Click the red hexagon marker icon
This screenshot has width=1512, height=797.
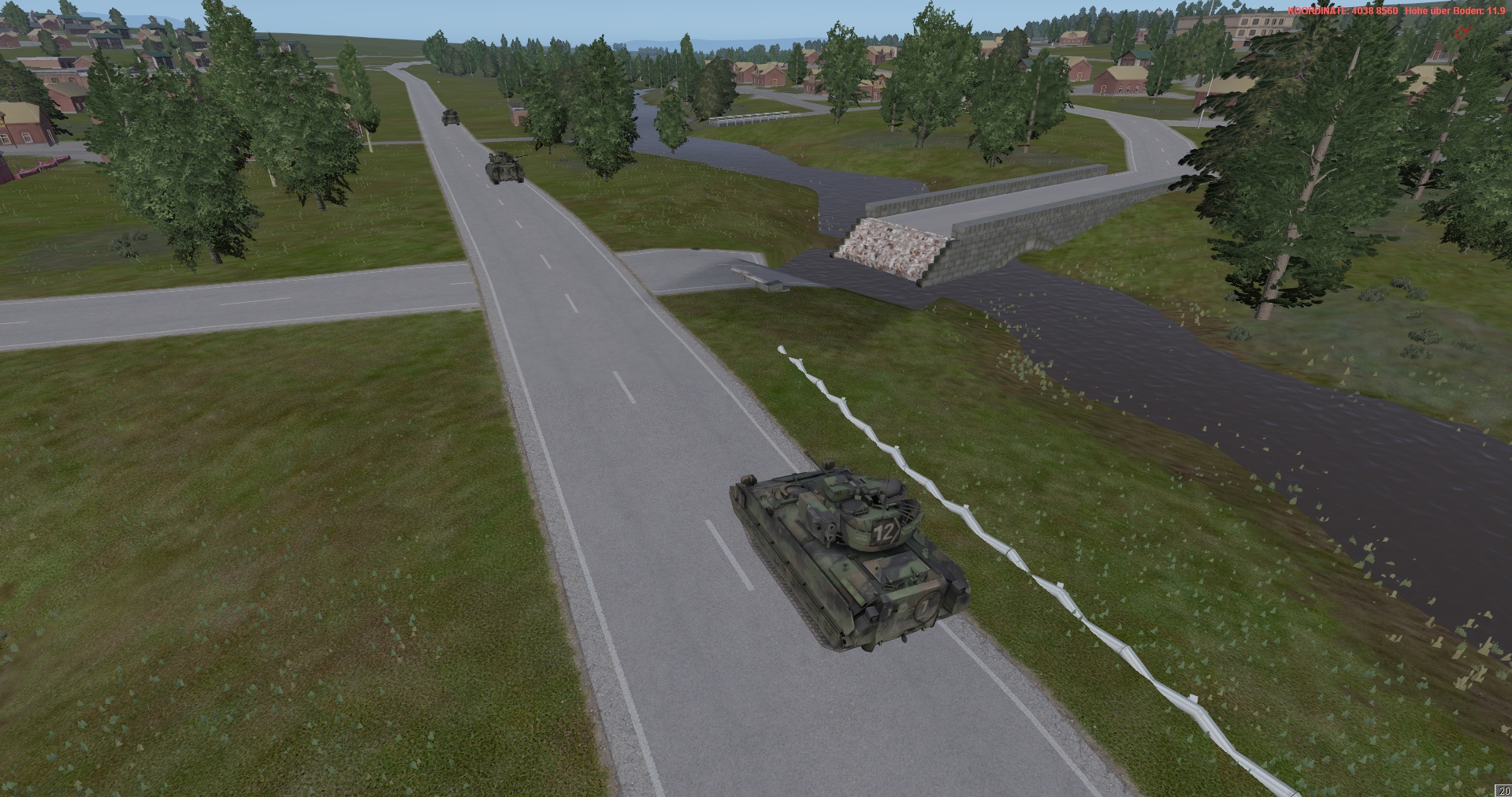click(1462, 32)
